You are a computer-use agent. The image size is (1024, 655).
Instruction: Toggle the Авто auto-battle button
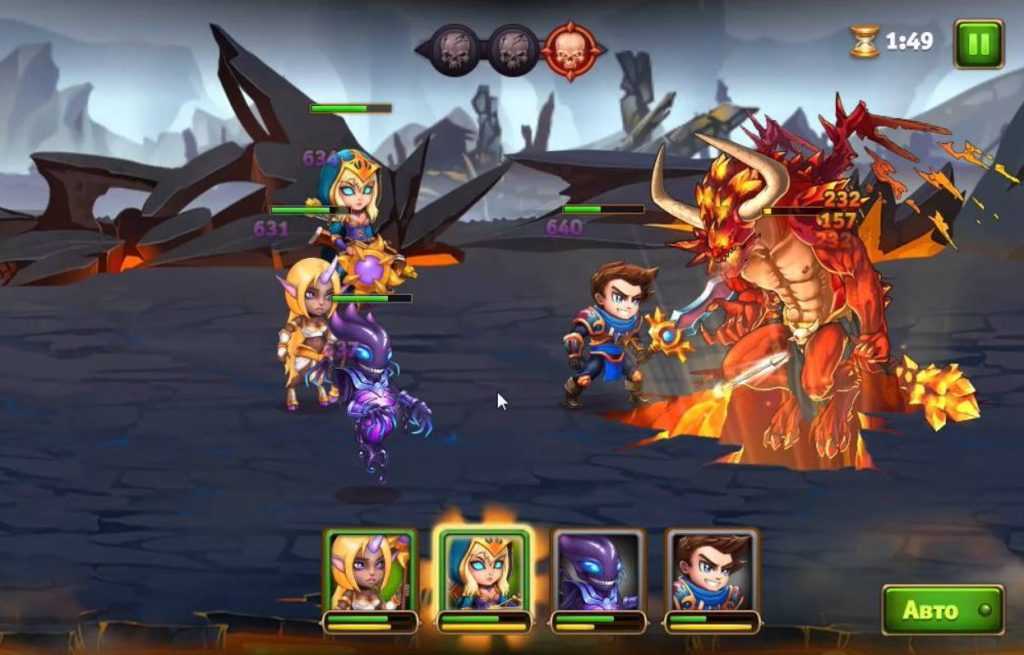click(x=942, y=610)
